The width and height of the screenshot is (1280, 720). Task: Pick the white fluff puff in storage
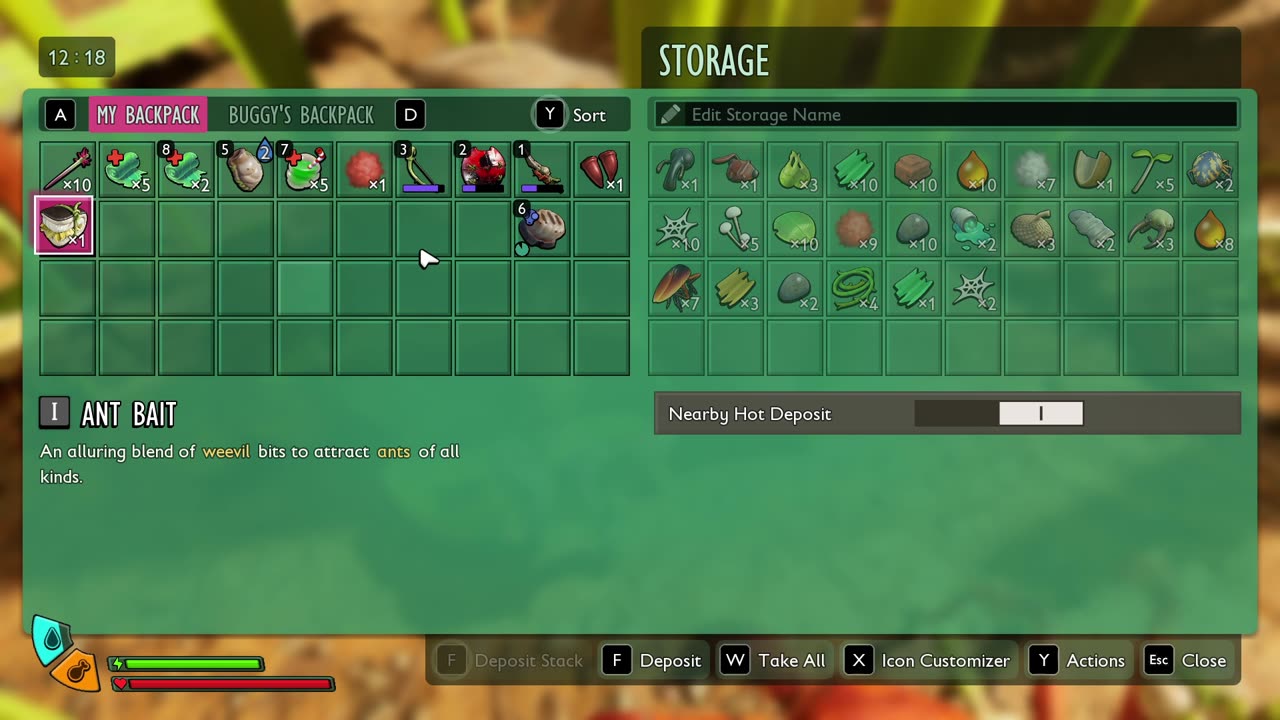1033,170
